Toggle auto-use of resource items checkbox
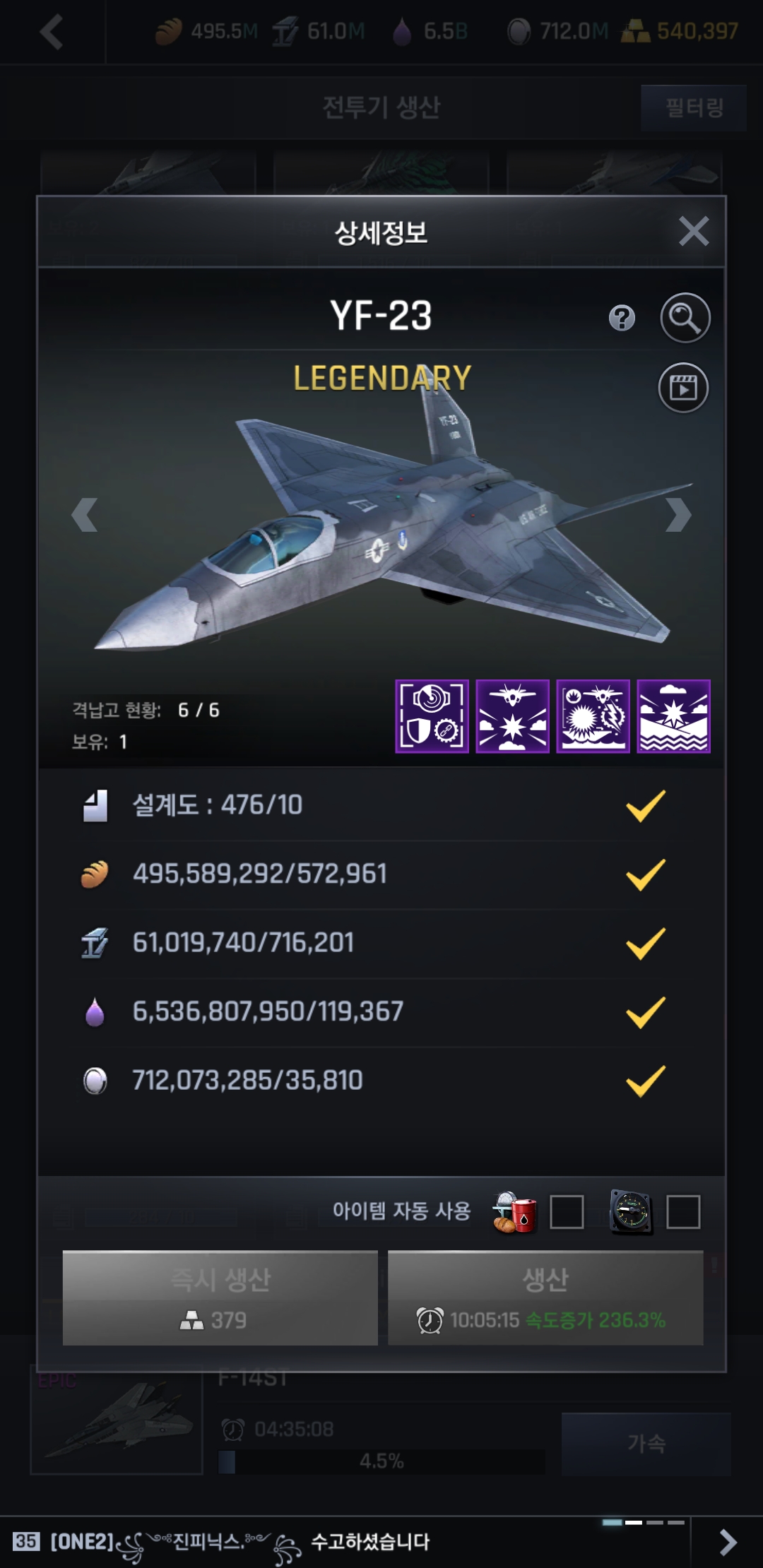This screenshot has height=1568, width=763. pos(567,1212)
